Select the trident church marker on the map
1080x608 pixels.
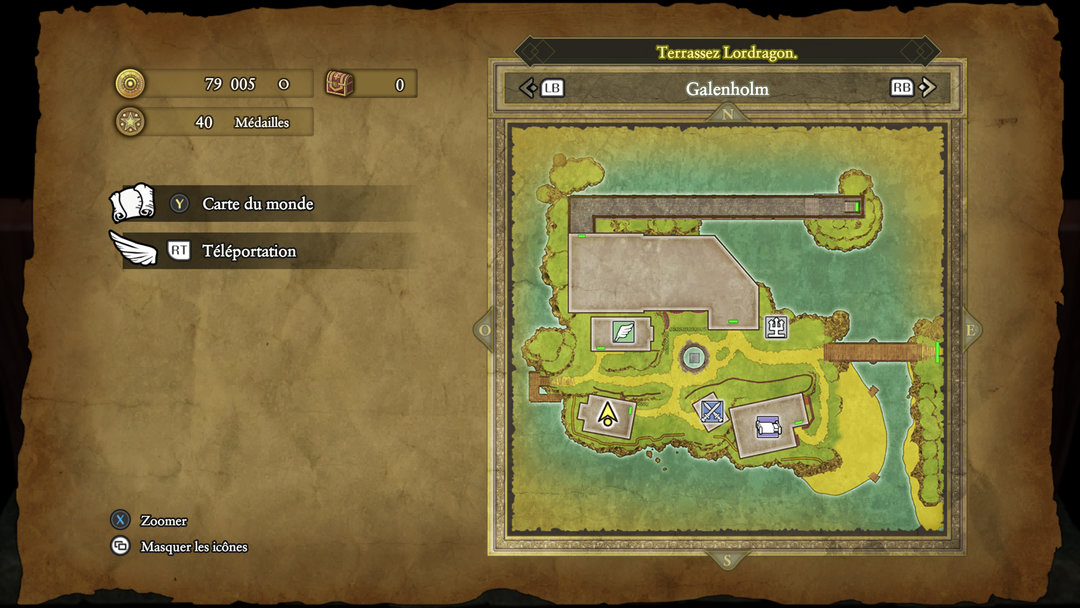(x=776, y=327)
